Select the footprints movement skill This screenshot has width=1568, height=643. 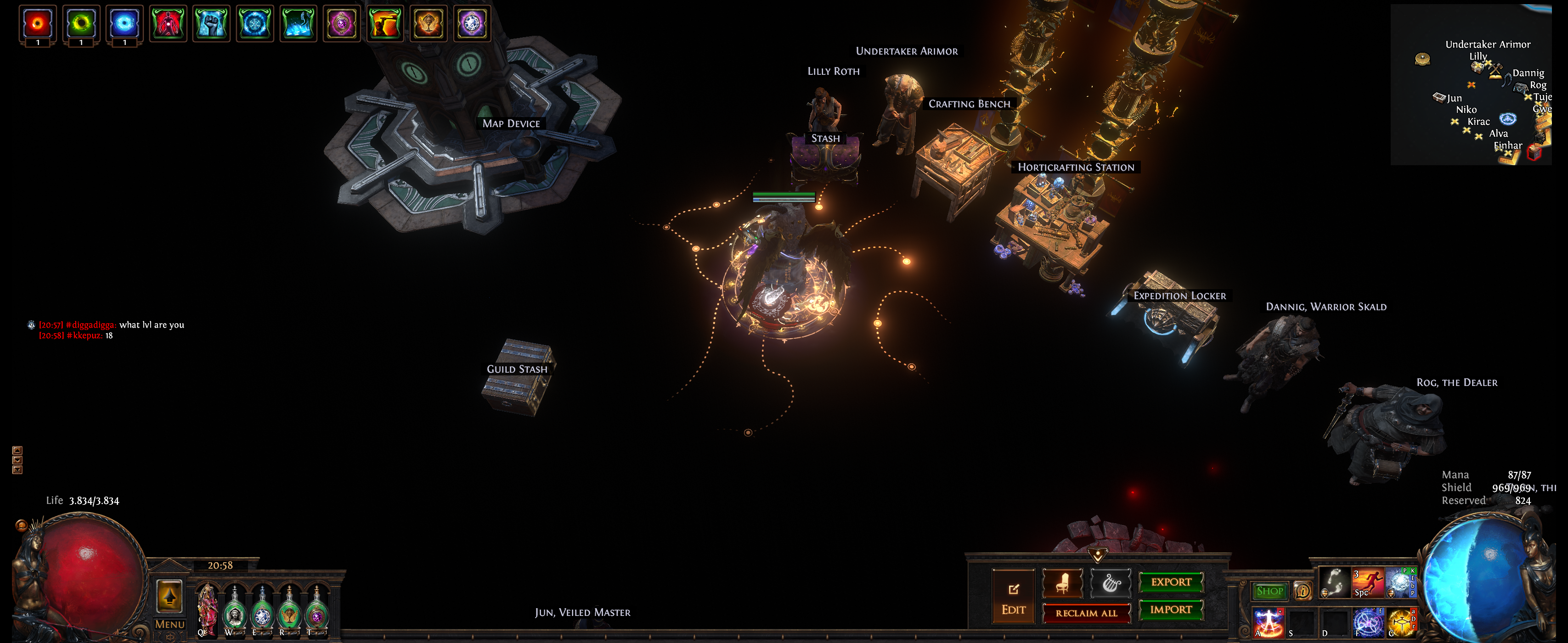tap(1334, 583)
